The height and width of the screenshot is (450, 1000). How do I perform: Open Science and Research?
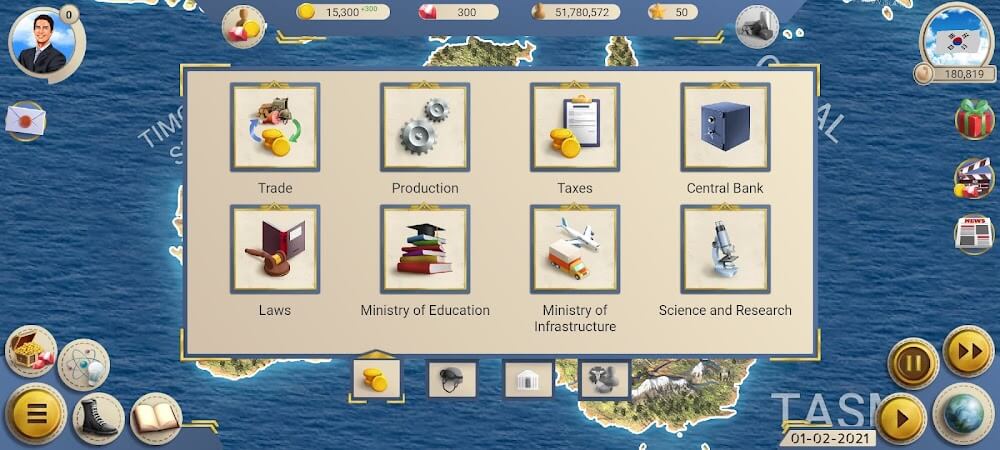tap(725, 250)
